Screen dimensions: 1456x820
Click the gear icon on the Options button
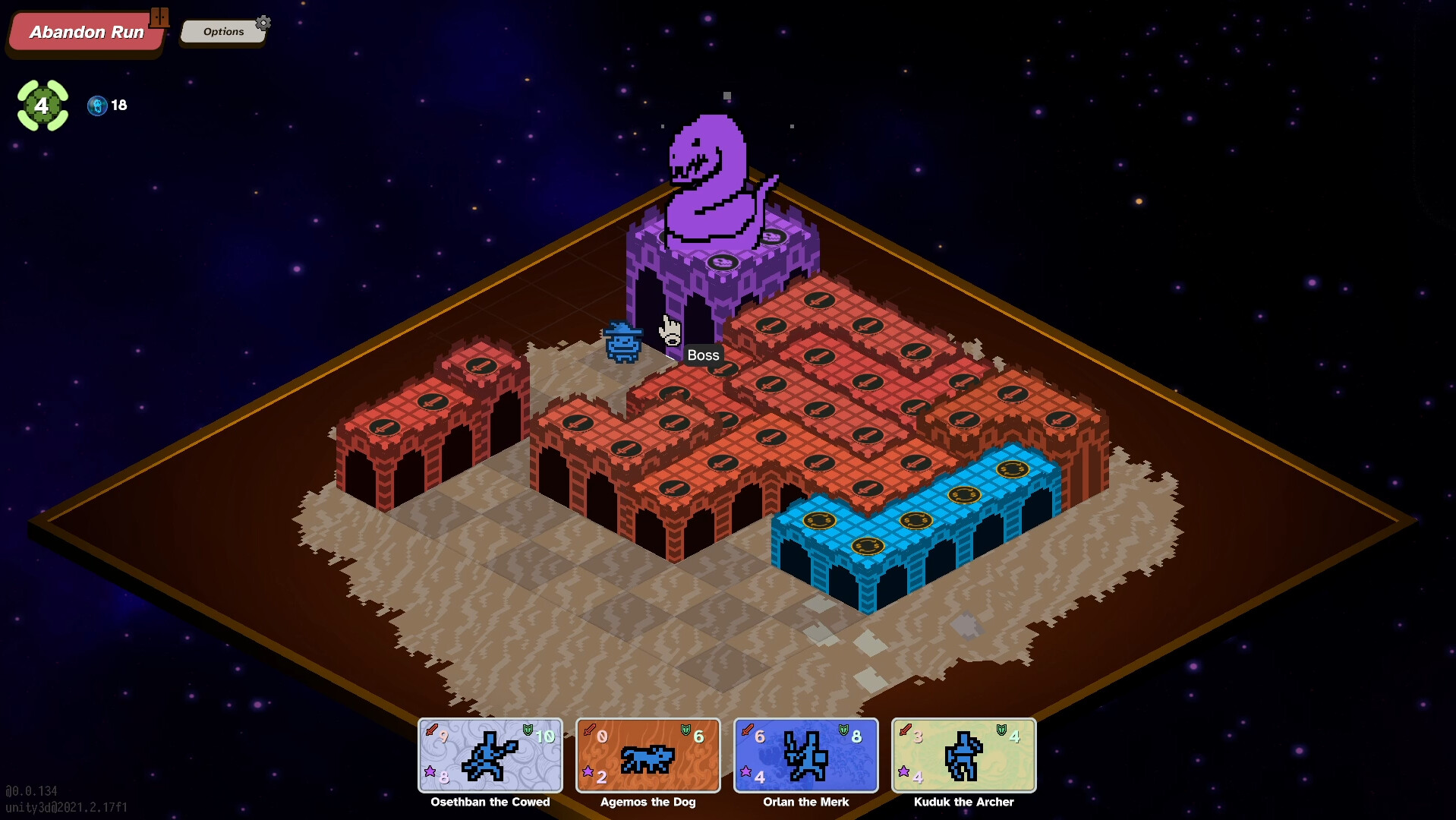tap(263, 24)
